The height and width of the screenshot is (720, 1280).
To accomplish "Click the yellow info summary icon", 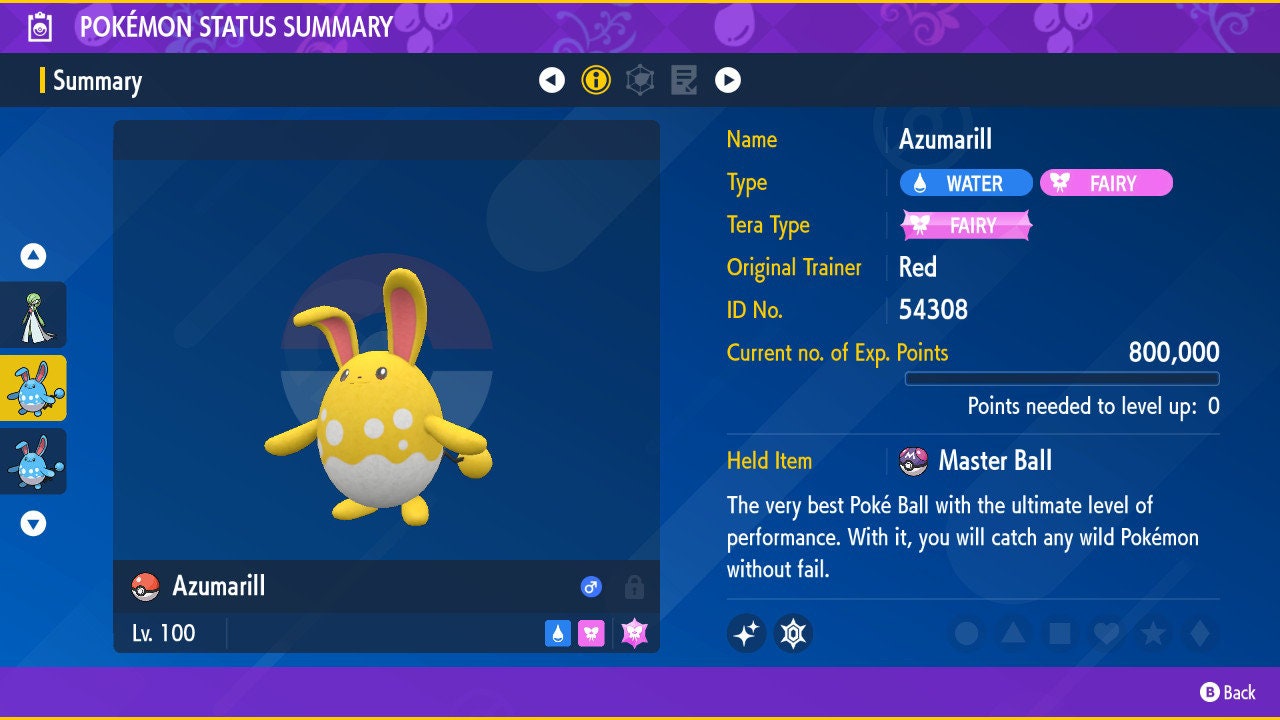I will (597, 80).
